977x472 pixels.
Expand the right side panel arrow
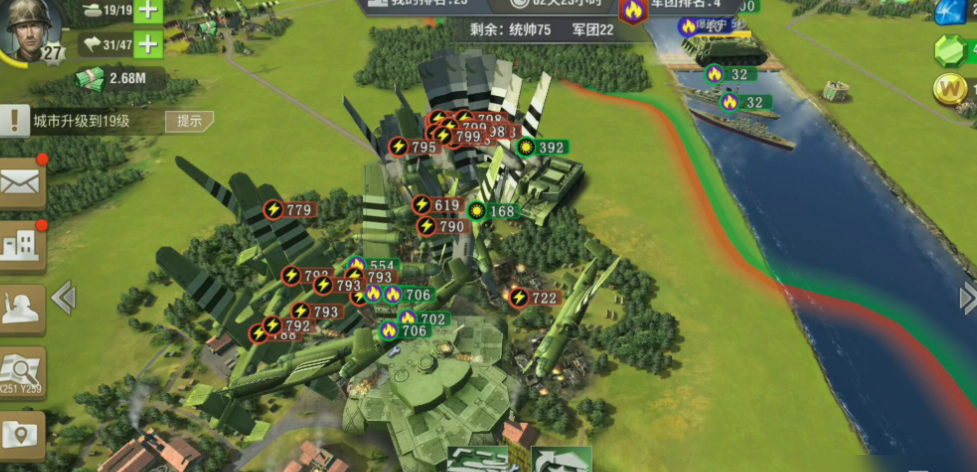(967, 297)
